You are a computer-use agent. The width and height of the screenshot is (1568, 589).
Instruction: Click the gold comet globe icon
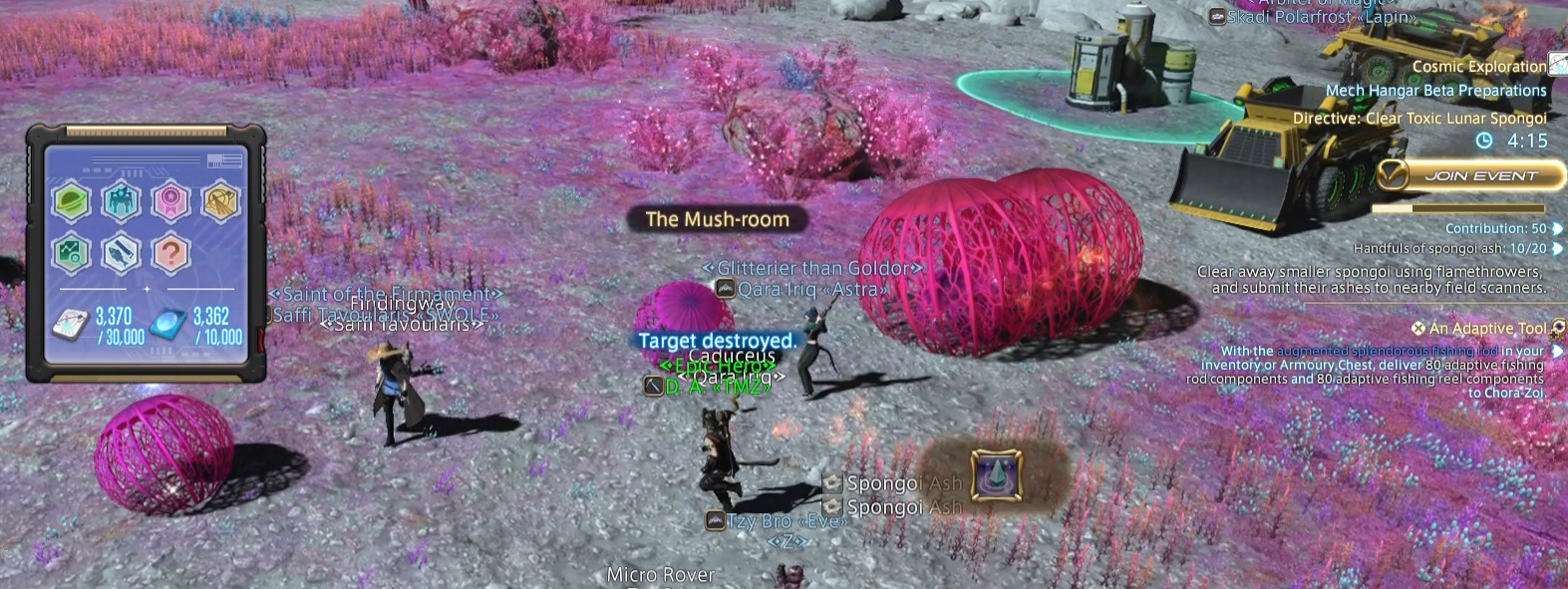[x=219, y=201]
